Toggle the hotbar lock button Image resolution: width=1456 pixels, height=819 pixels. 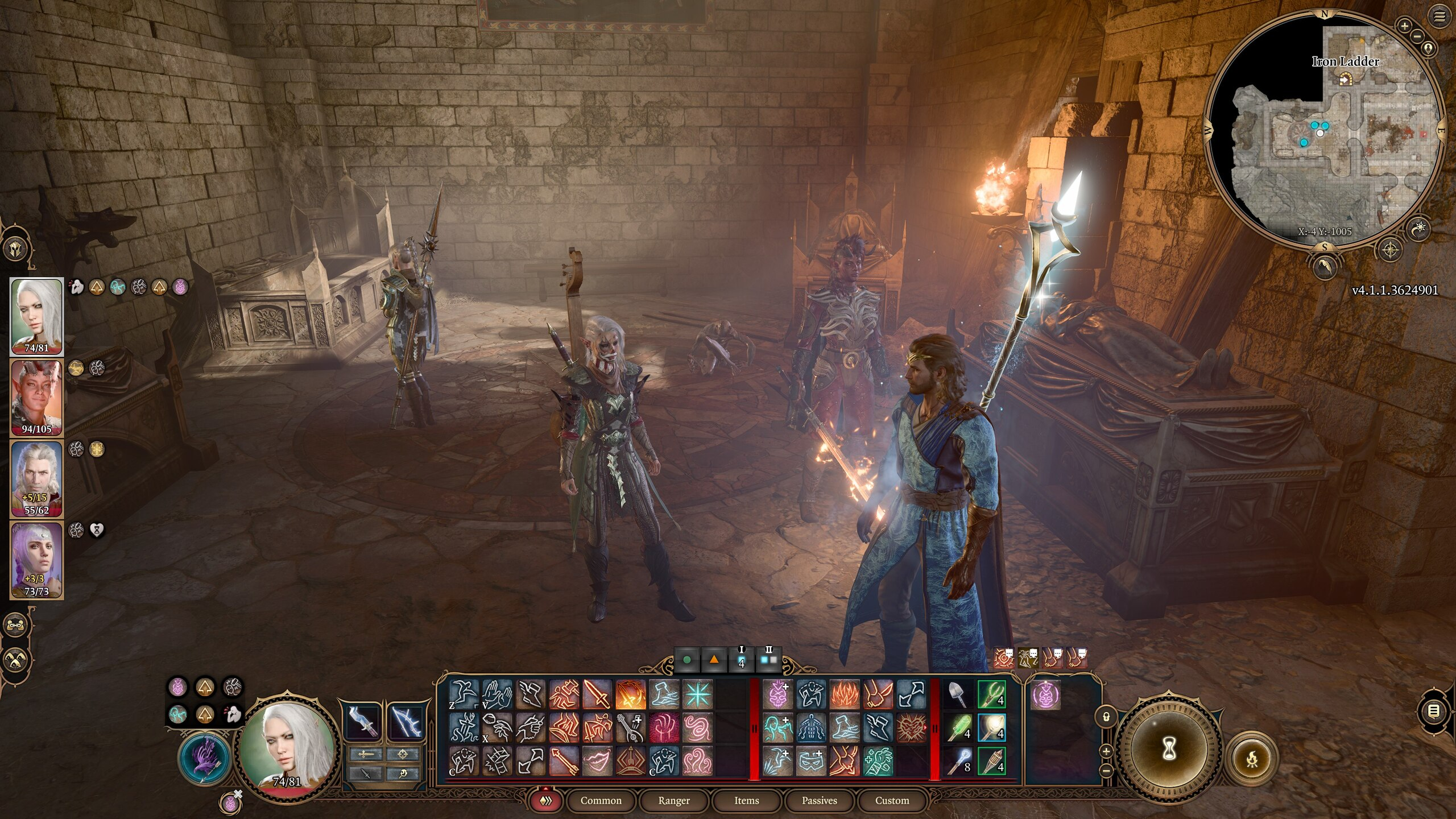(1106, 715)
